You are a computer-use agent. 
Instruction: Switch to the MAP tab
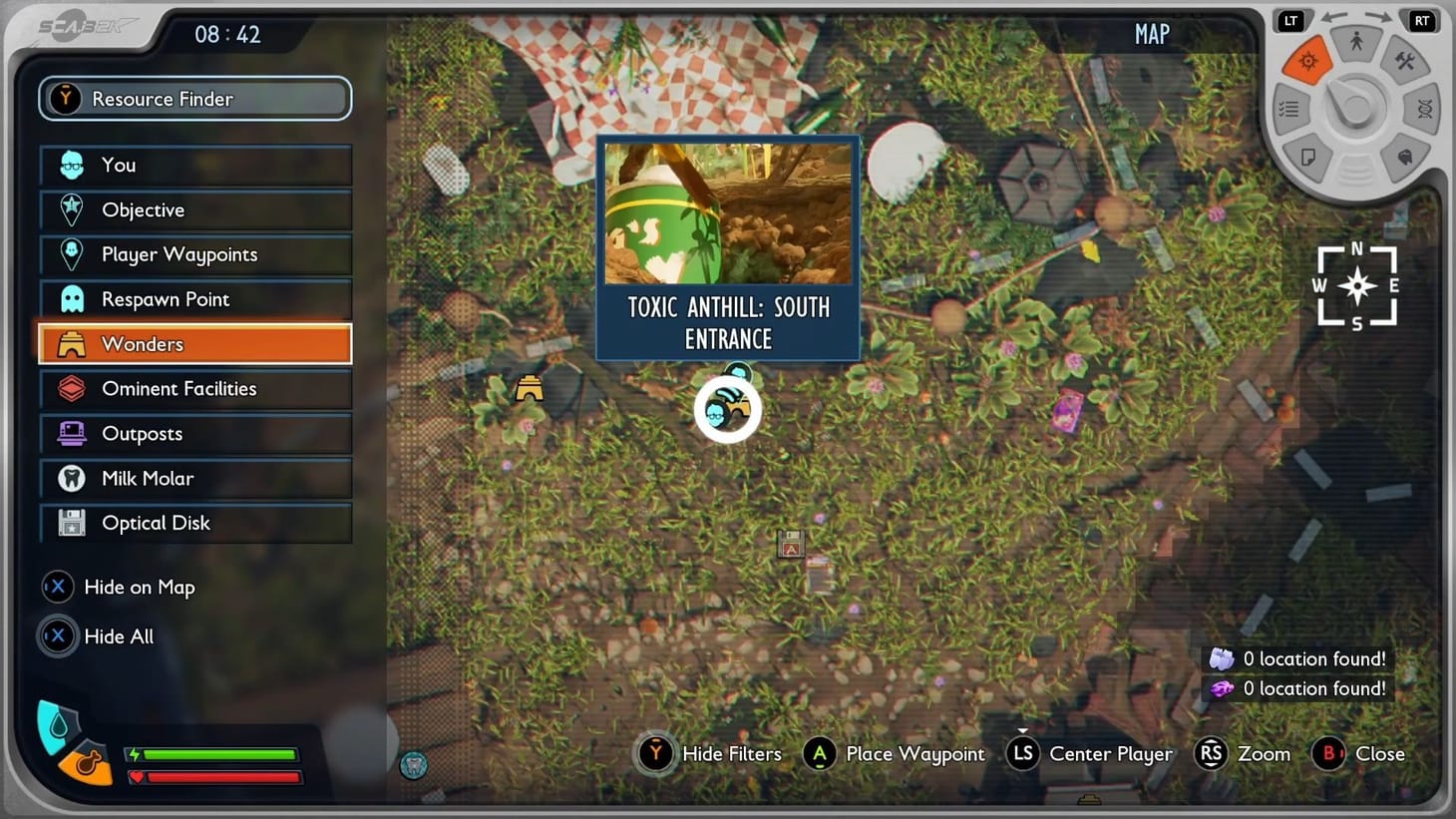pos(1150,33)
